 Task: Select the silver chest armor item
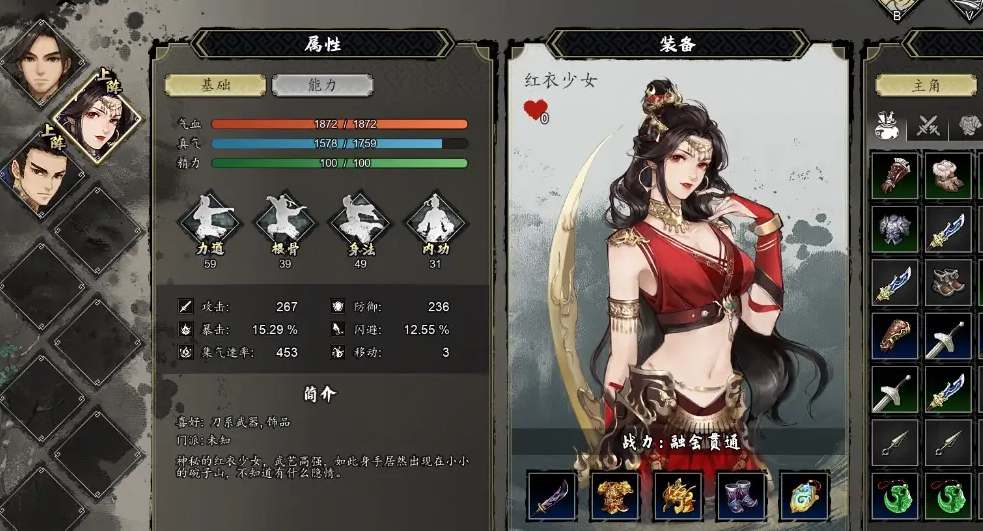click(894, 229)
